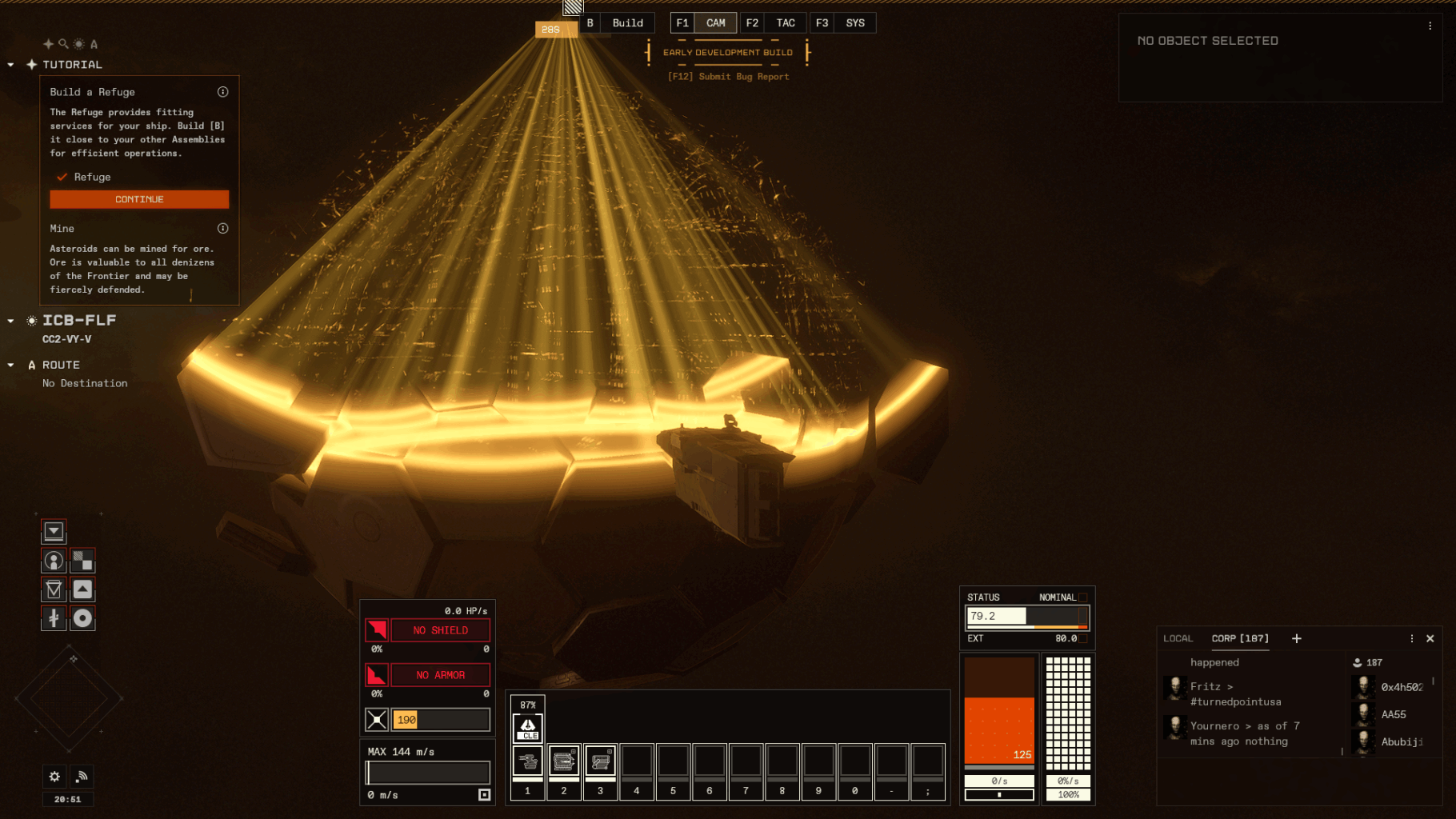Show info for Build a Refuge step
Image resolution: width=1456 pixels, height=819 pixels.
pos(223,92)
